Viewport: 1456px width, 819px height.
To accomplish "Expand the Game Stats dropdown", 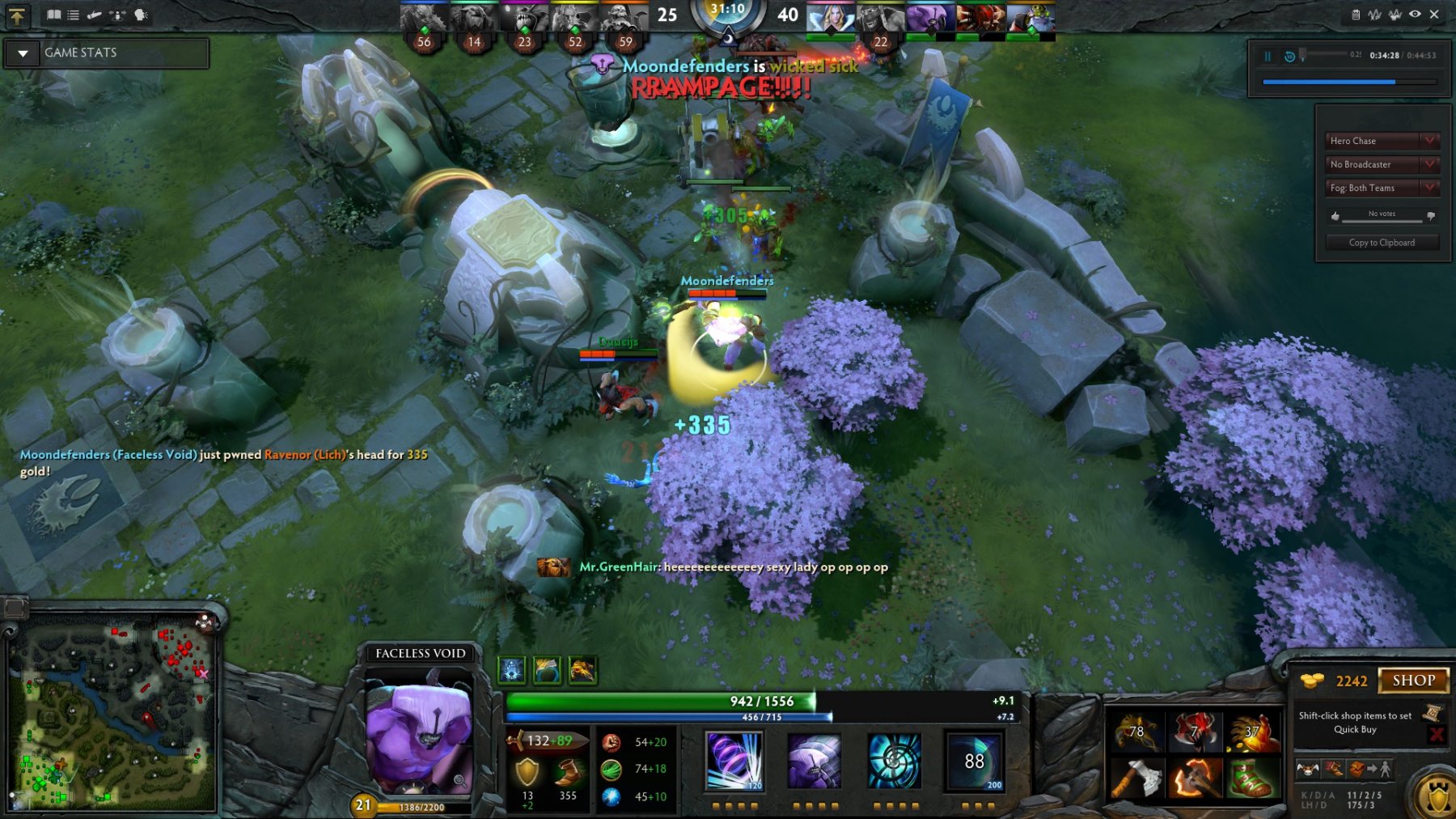I will pyautogui.click(x=23, y=53).
